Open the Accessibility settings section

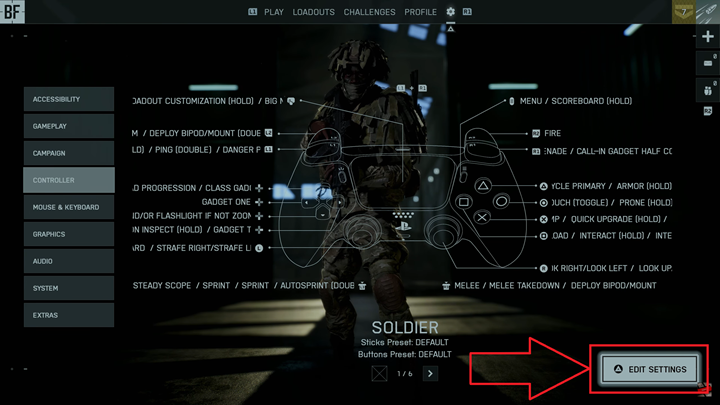tap(69, 100)
